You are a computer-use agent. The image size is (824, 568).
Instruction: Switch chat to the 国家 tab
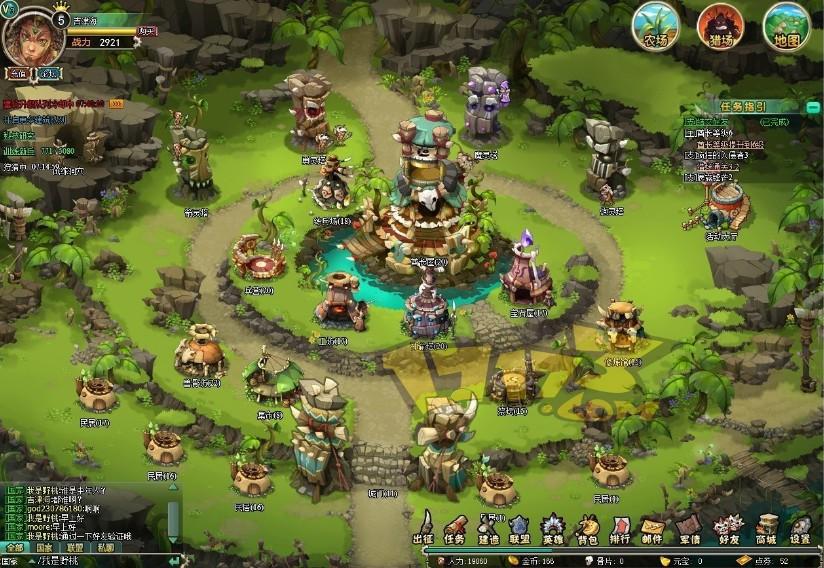coord(44,547)
